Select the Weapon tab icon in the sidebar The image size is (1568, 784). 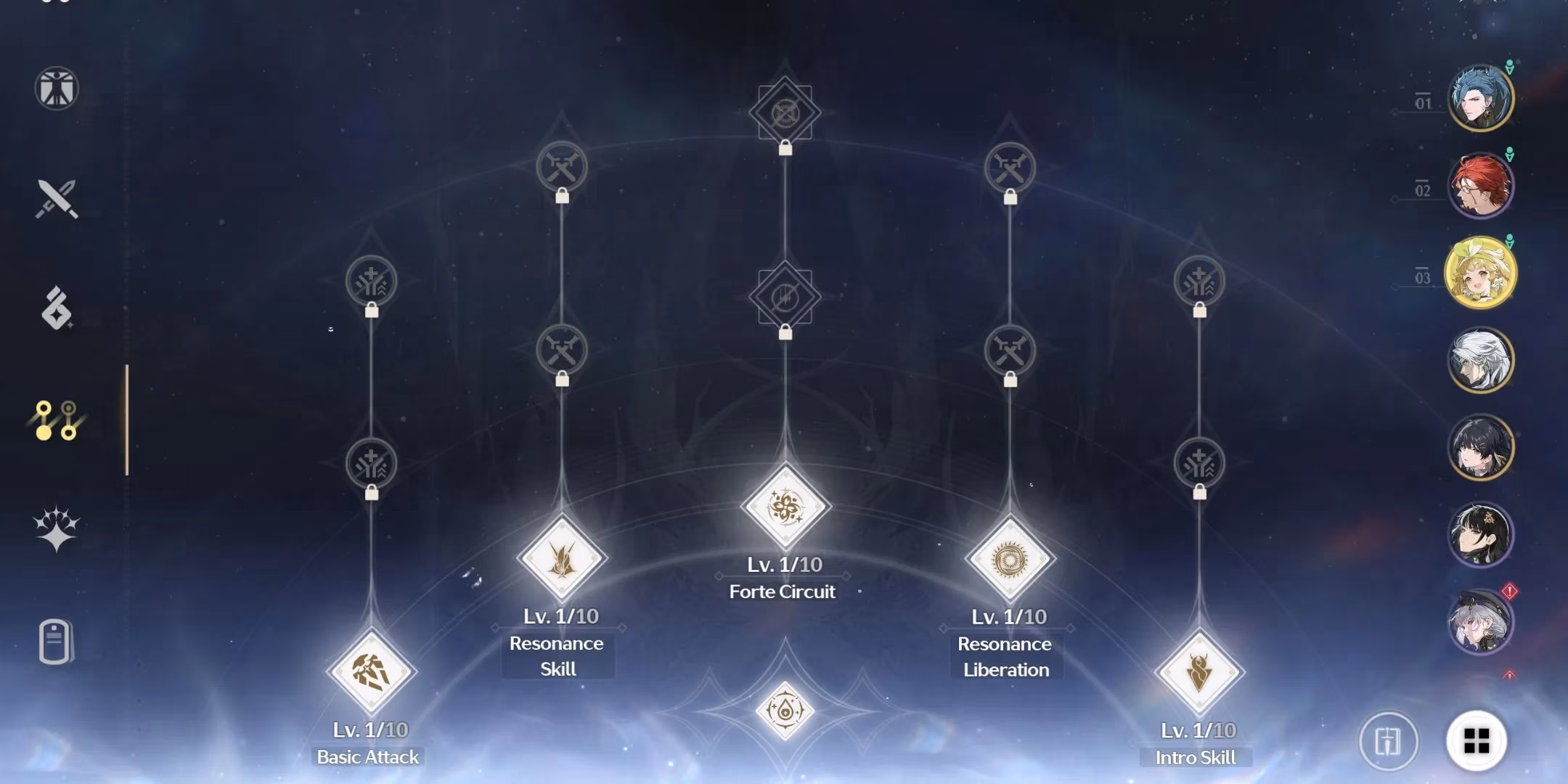pos(57,197)
